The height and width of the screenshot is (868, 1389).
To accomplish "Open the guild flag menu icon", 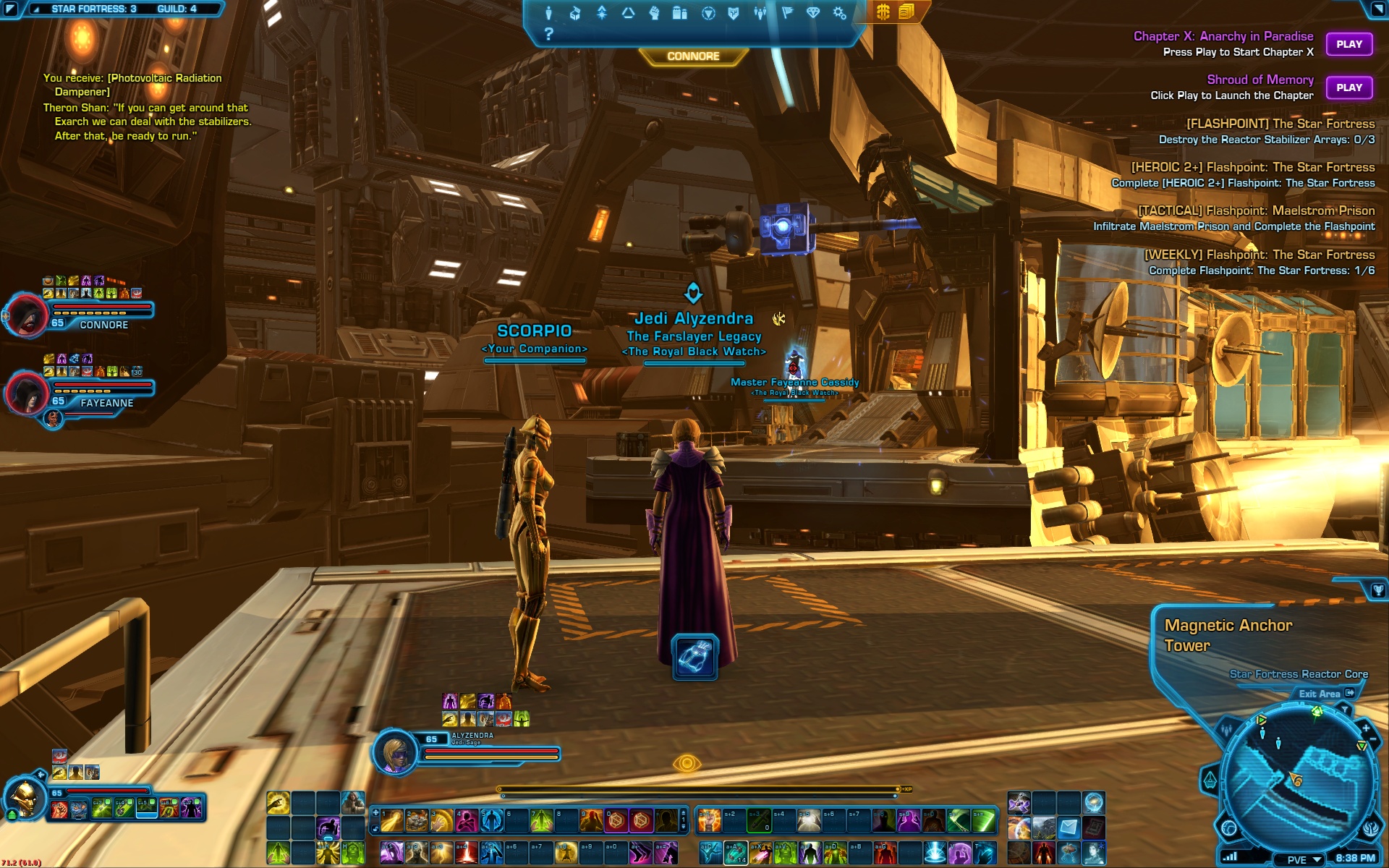I will pos(787,13).
